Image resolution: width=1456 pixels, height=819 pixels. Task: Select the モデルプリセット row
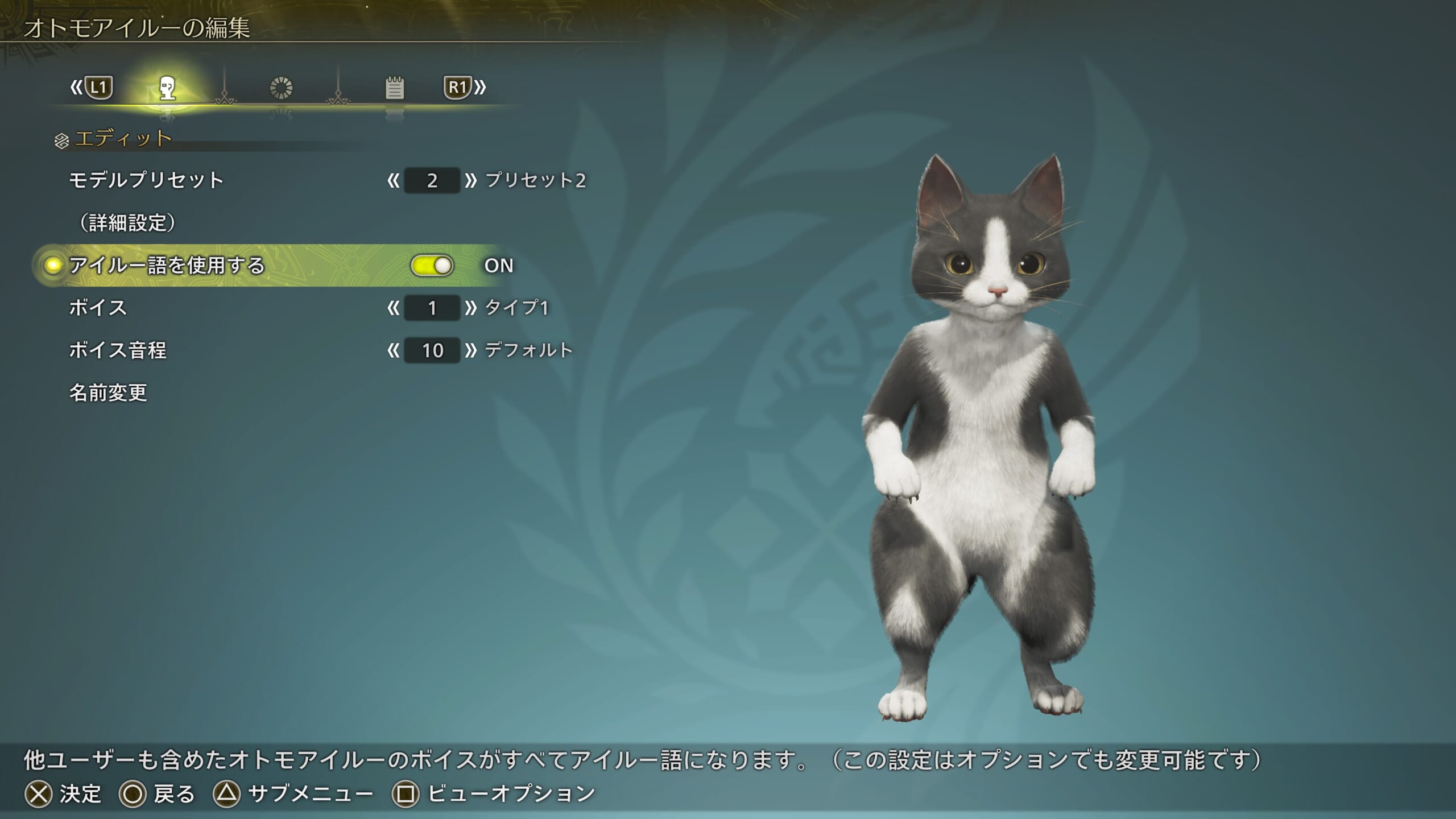(146, 180)
